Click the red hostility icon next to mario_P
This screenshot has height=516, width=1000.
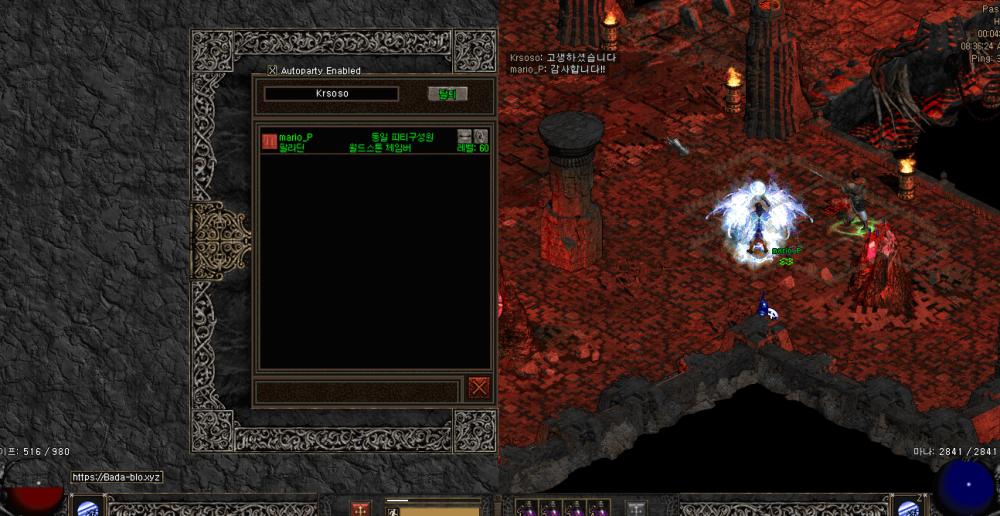[x=269, y=142]
